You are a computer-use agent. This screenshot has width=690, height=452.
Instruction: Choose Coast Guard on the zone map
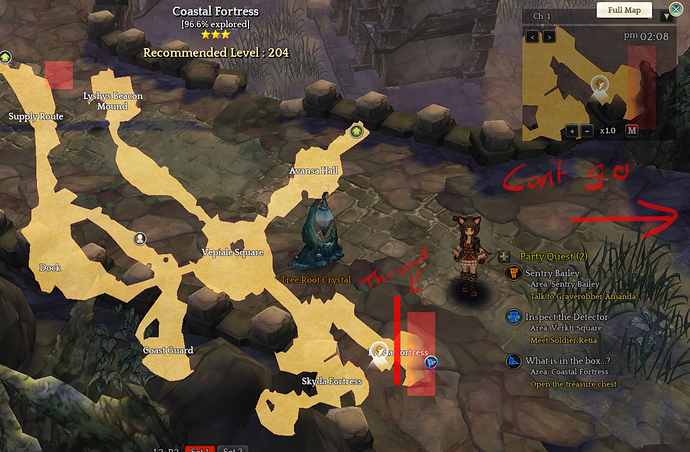pos(167,350)
